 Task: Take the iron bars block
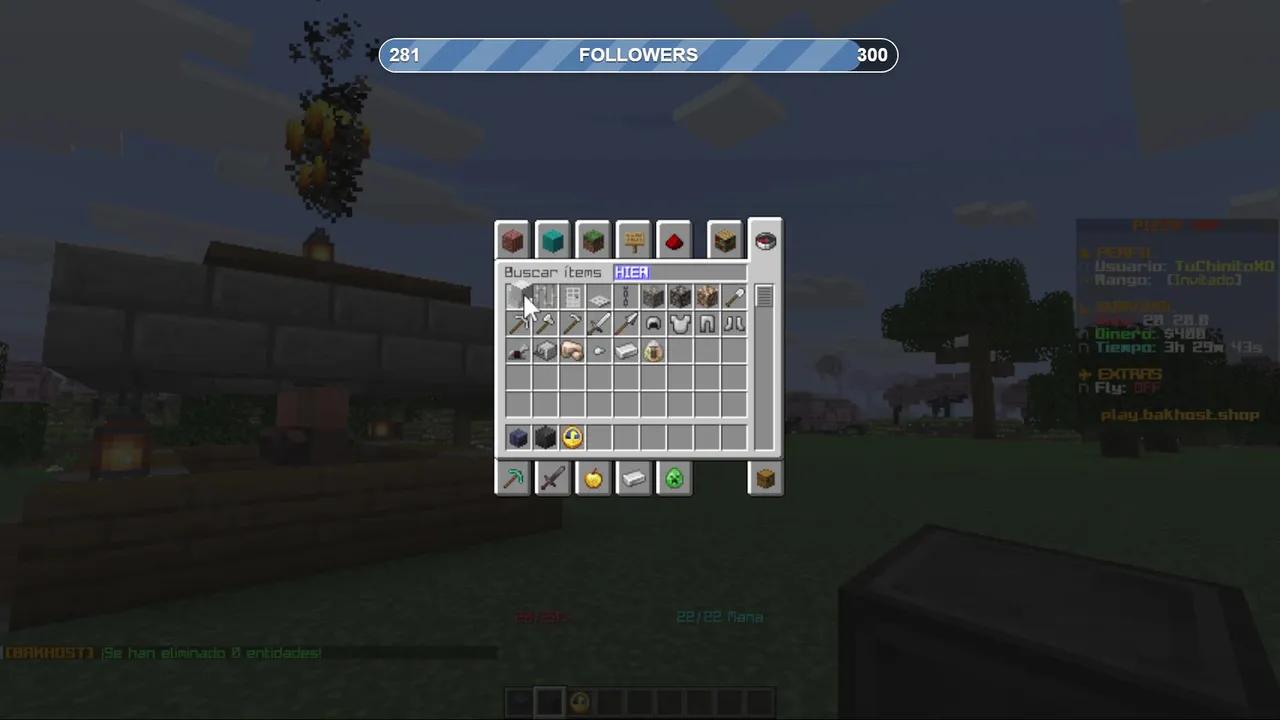tap(545, 297)
